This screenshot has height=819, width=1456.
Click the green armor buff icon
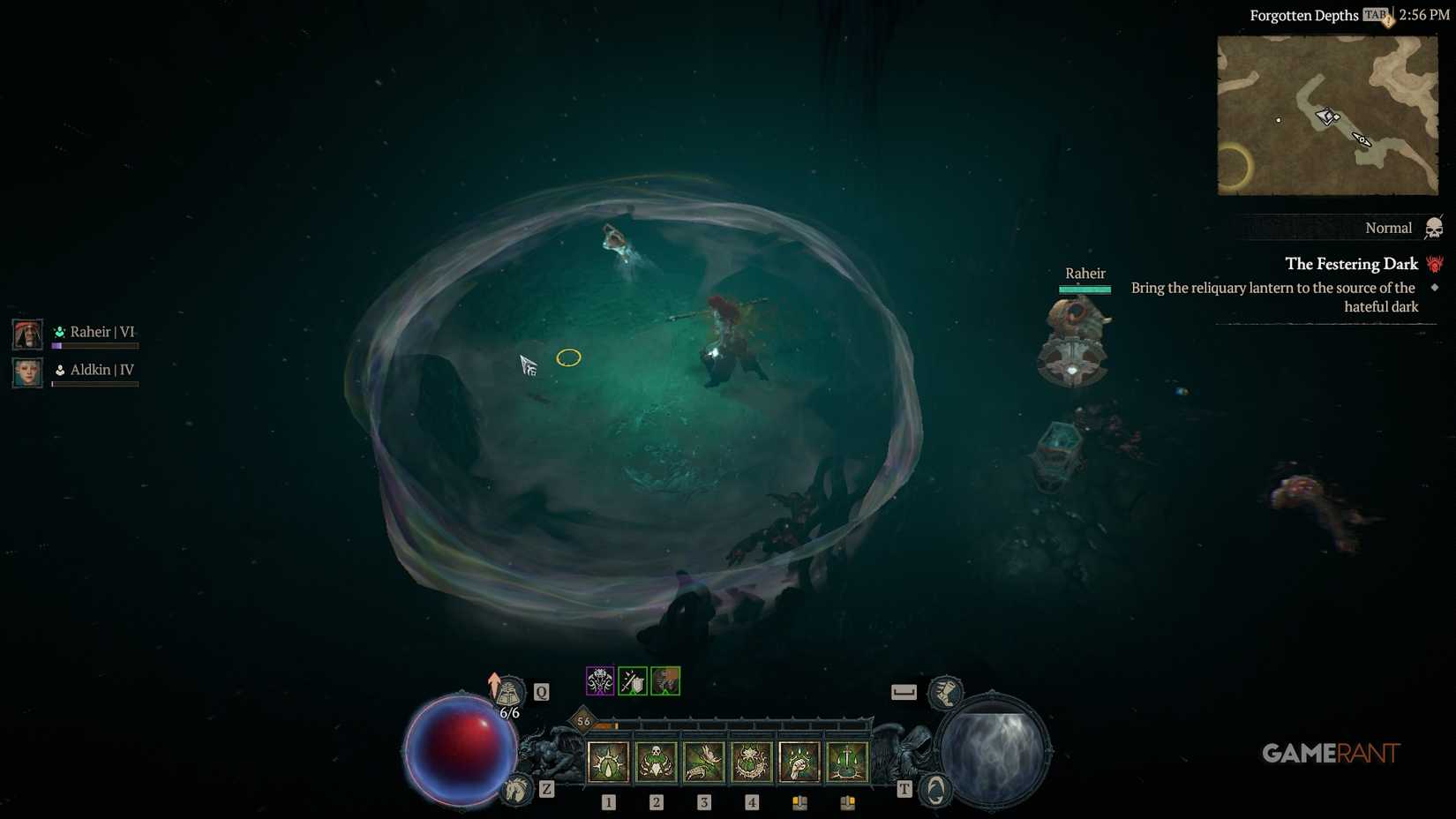point(665,680)
